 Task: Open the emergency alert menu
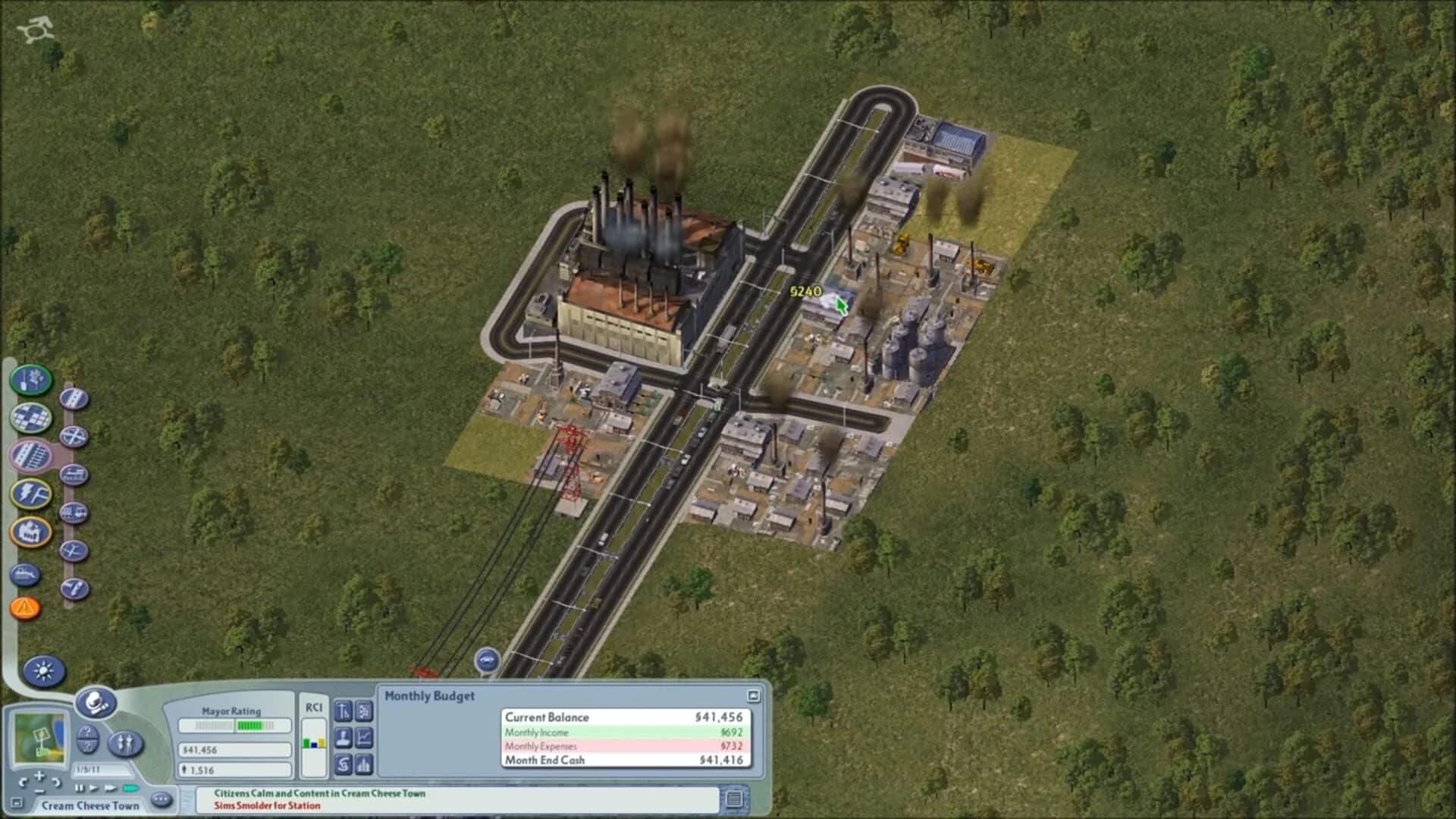pyautogui.click(x=26, y=607)
